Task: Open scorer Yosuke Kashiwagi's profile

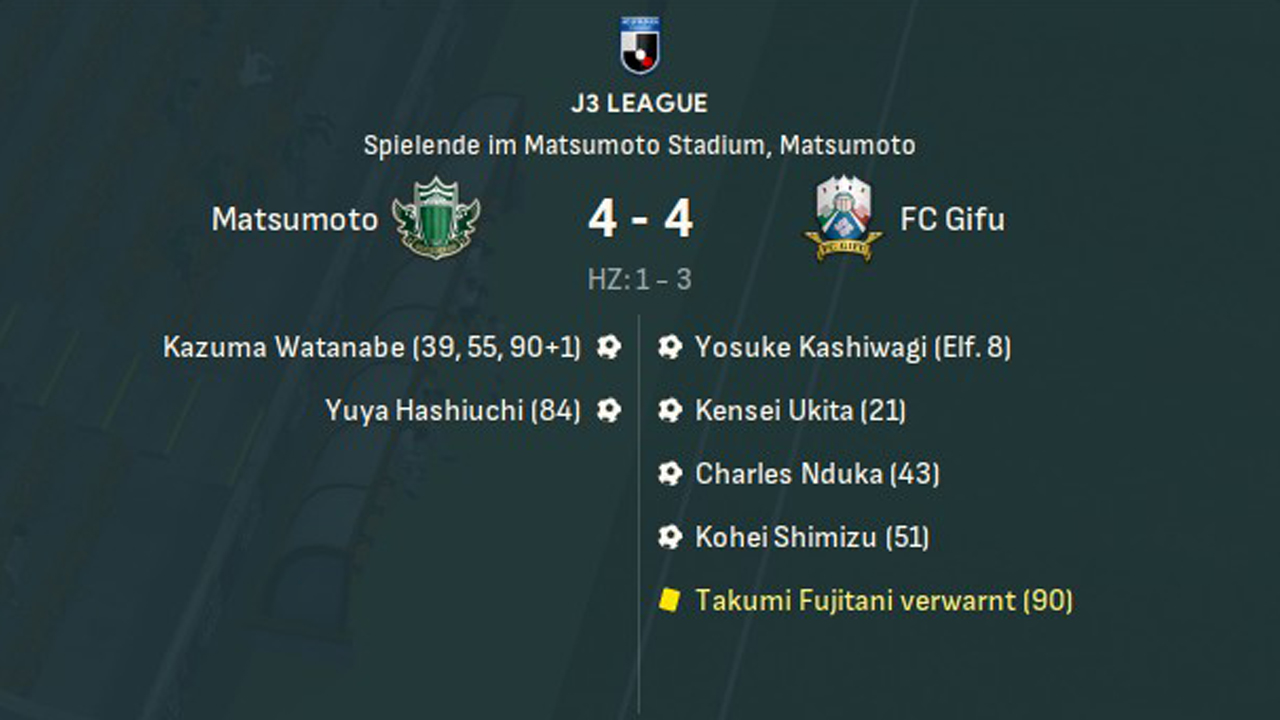Action: (811, 348)
